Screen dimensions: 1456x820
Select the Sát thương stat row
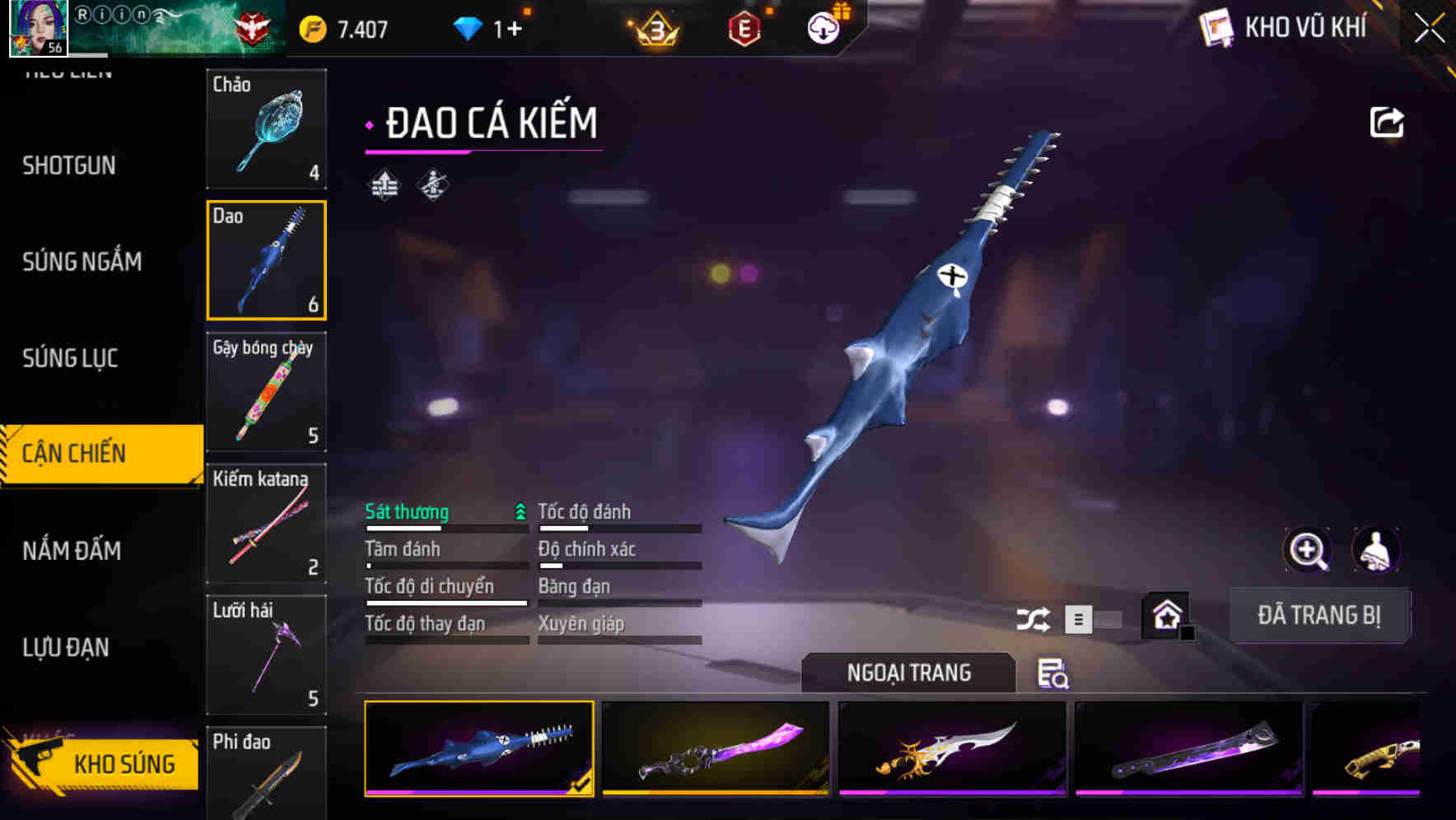pyautogui.click(x=407, y=511)
